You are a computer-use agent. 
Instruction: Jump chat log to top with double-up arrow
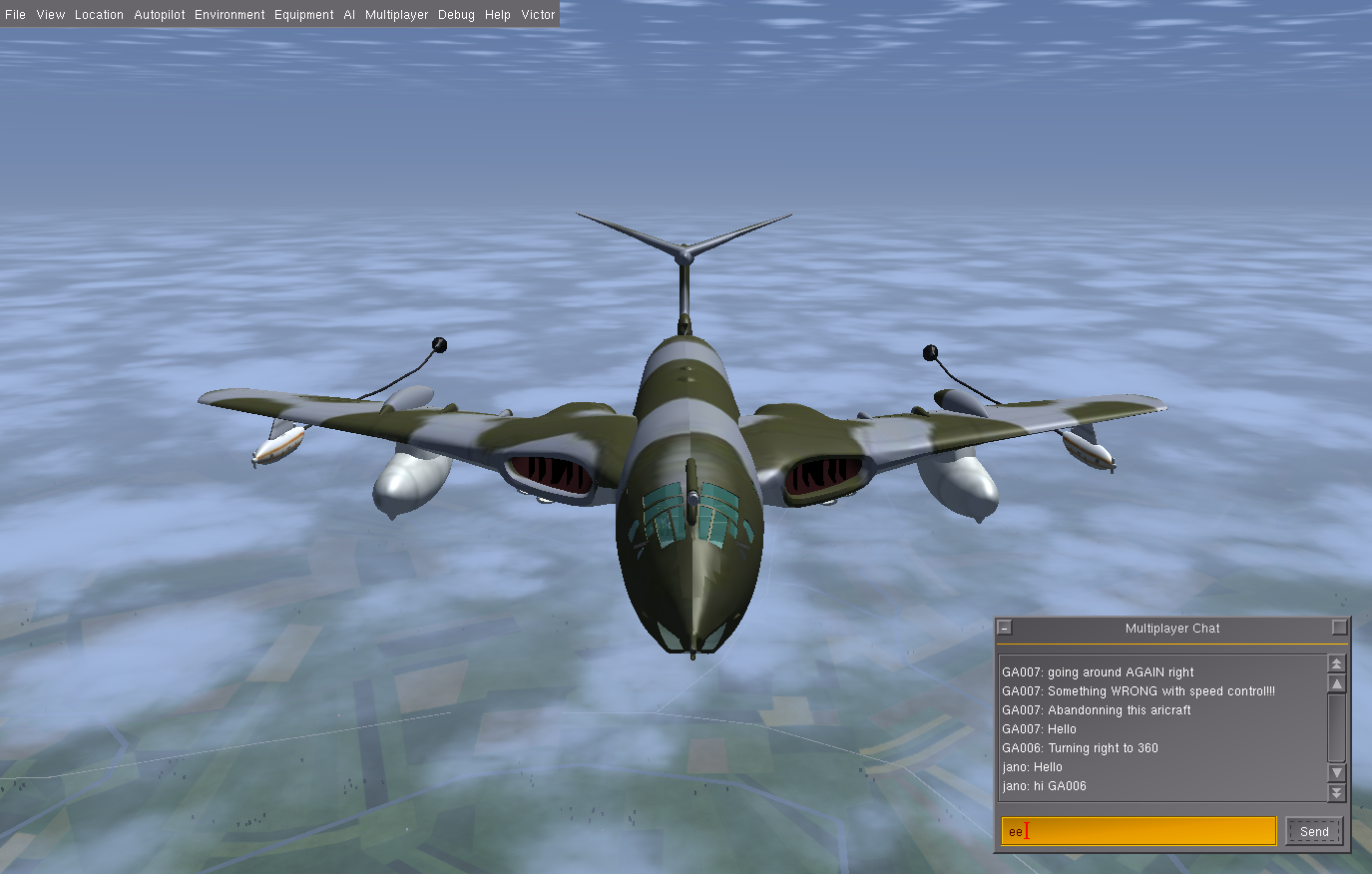pyautogui.click(x=1337, y=663)
